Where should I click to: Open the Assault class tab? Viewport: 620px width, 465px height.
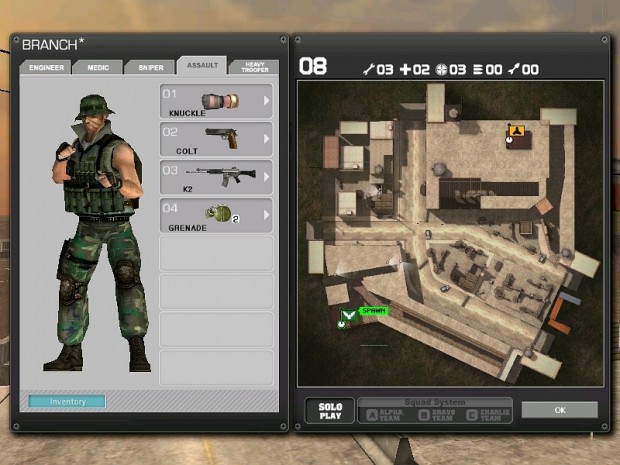click(x=201, y=67)
